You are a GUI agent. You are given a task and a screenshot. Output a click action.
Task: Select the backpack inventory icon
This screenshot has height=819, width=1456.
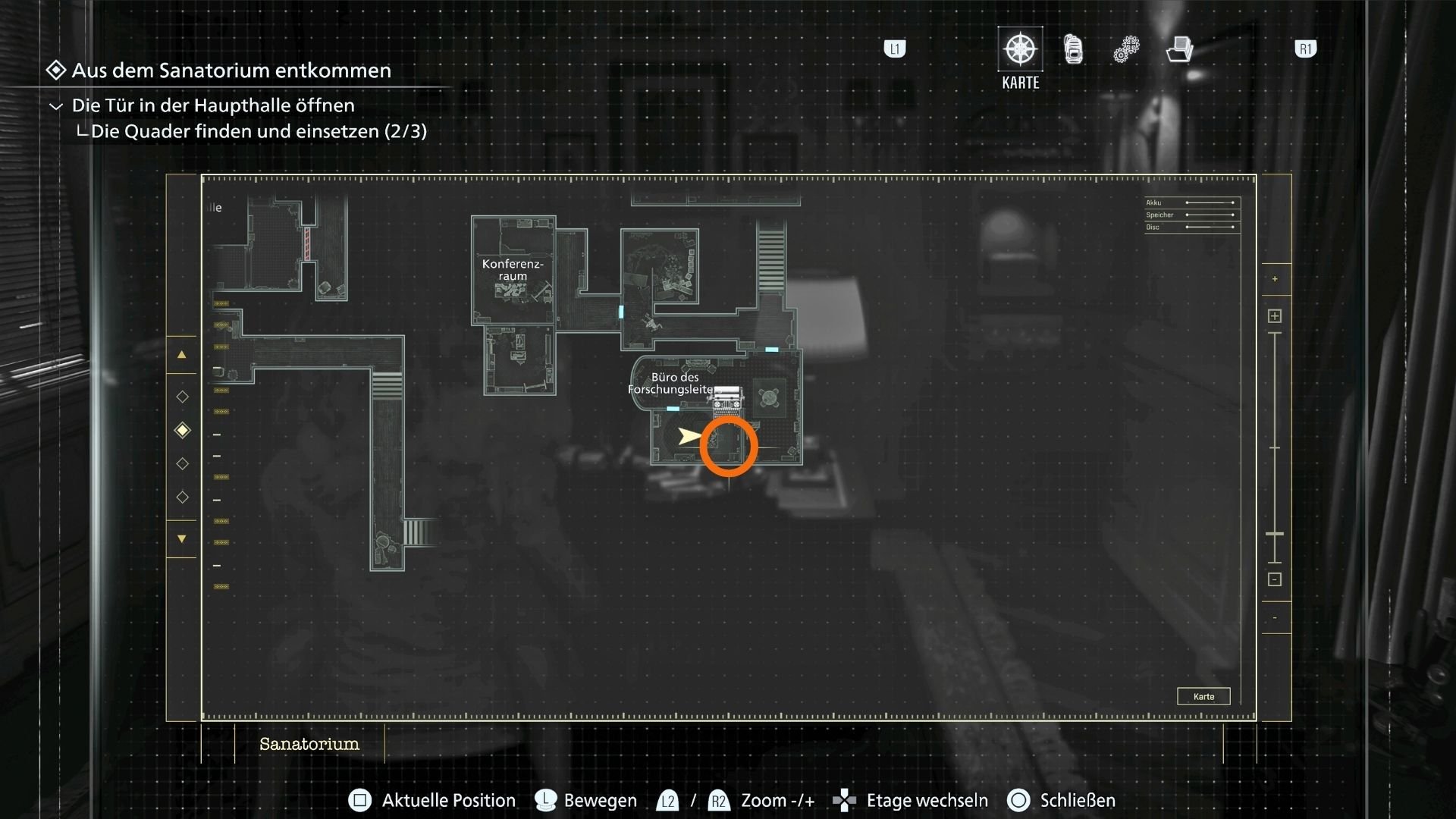click(1072, 49)
